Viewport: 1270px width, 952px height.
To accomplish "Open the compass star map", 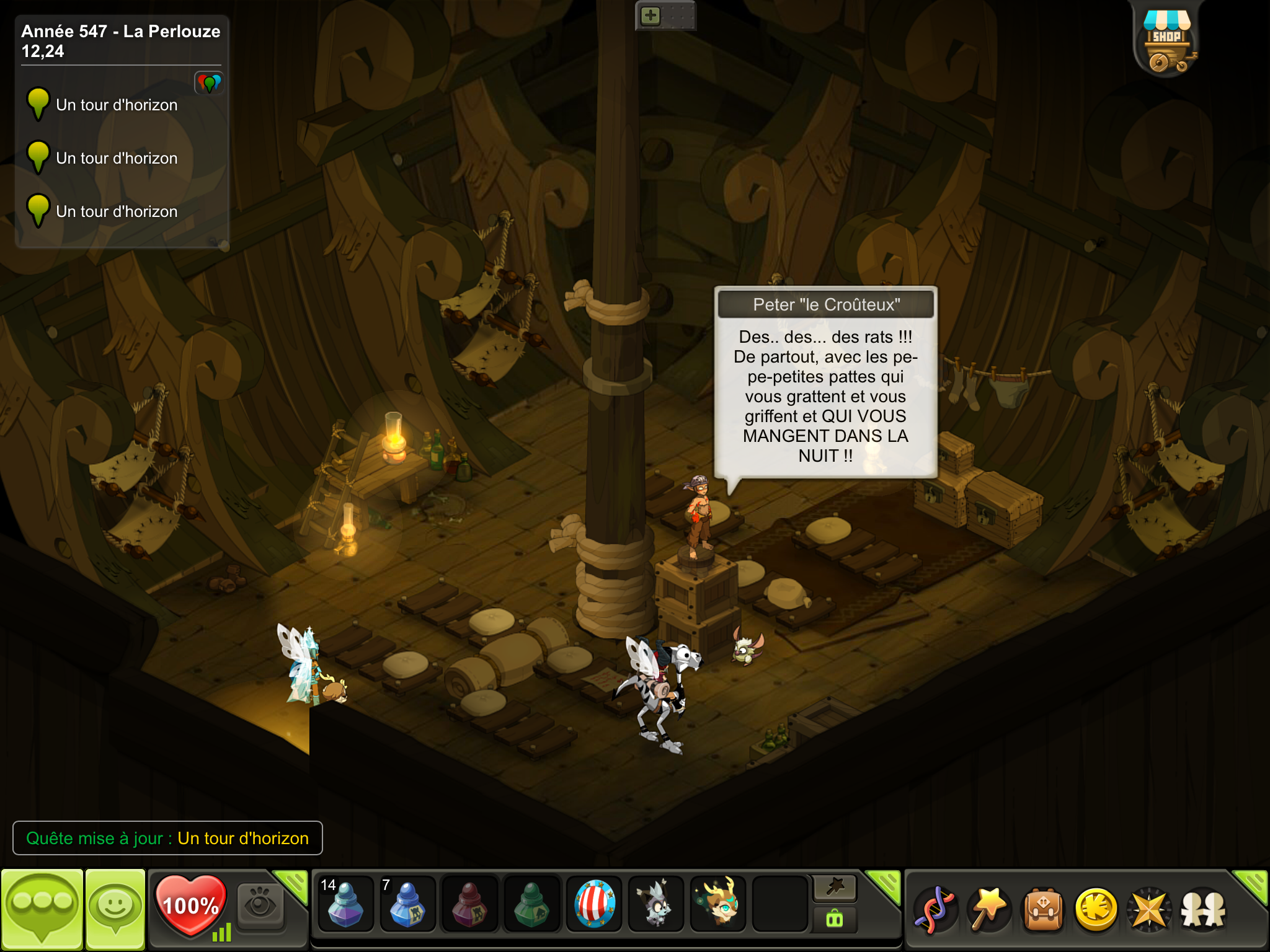I will 1150,910.
